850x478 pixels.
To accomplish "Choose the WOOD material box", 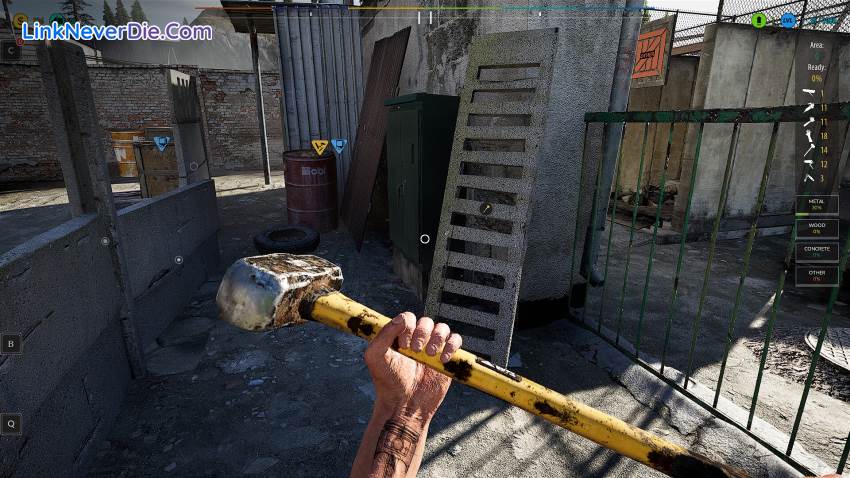I will (816, 228).
